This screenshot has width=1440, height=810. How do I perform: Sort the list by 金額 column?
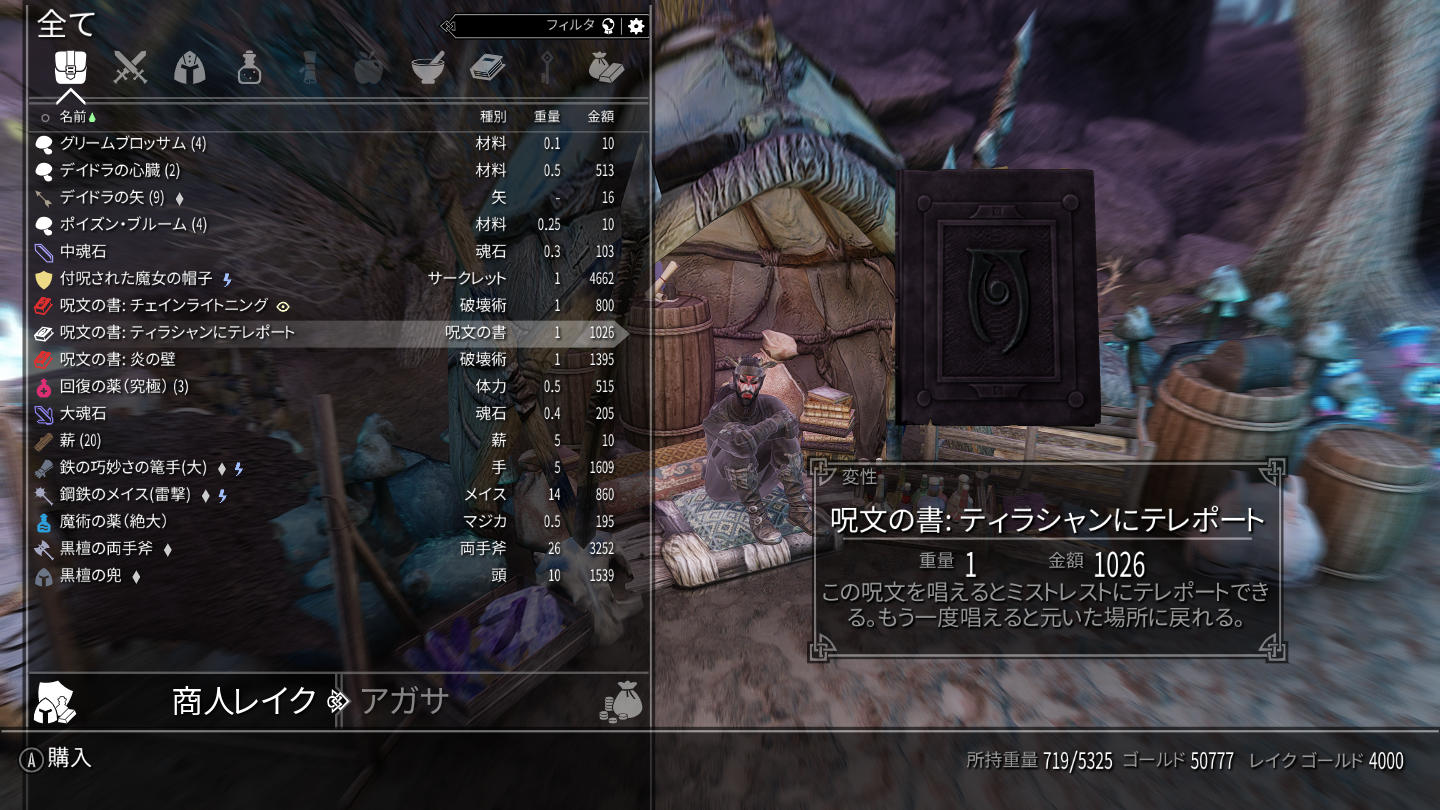[x=600, y=116]
